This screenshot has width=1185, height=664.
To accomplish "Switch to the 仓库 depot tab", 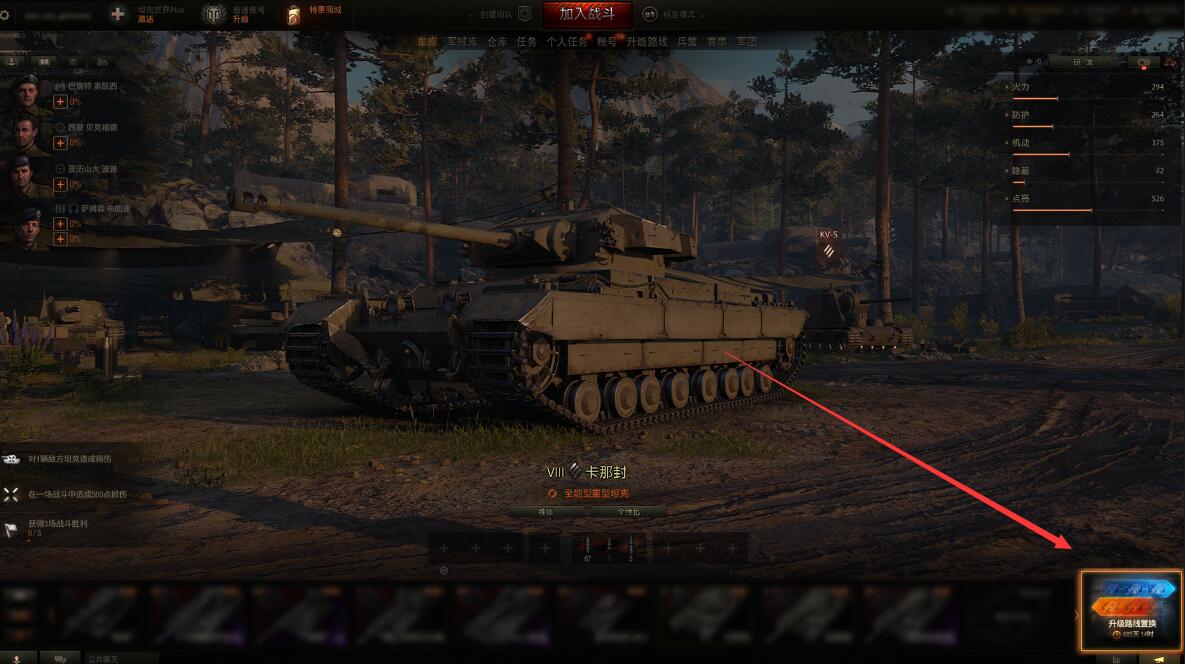I will point(497,42).
